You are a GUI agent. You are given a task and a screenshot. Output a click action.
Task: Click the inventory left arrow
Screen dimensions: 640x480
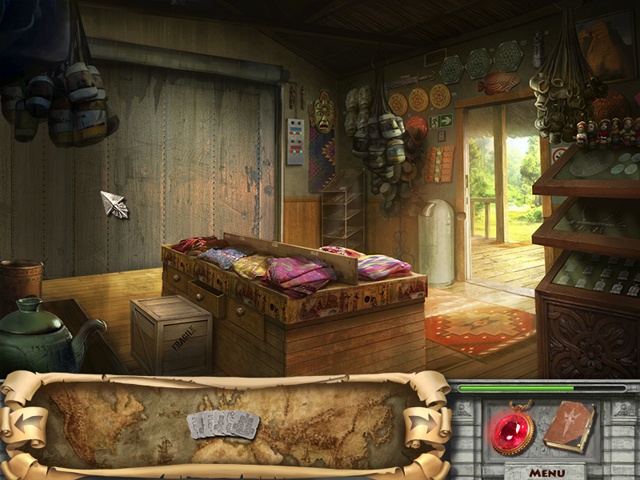click(x=26, y=422)
